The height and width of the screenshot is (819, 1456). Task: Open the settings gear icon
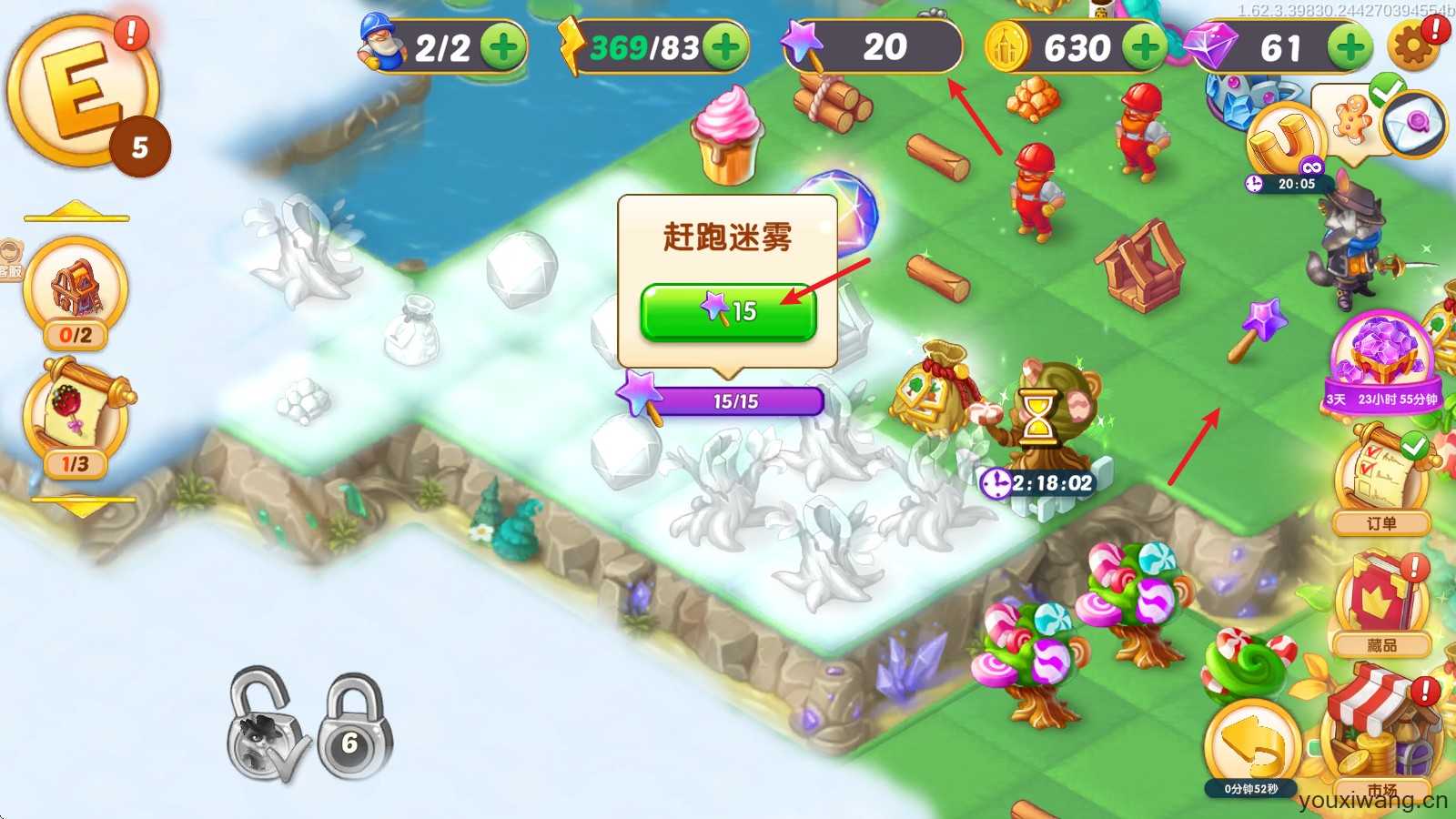click(1411, 45)
